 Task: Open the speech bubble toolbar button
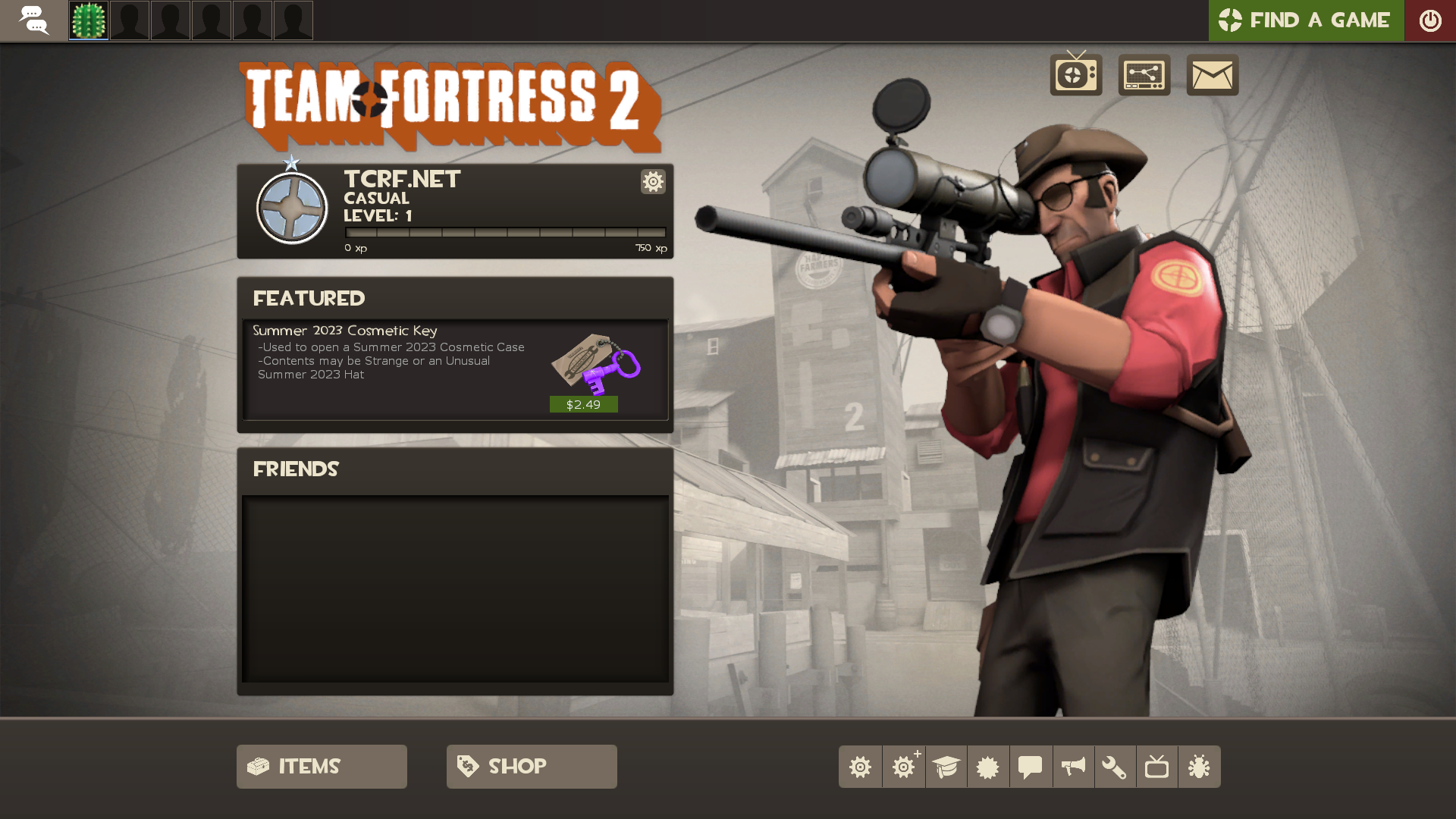click(1030, 767)
